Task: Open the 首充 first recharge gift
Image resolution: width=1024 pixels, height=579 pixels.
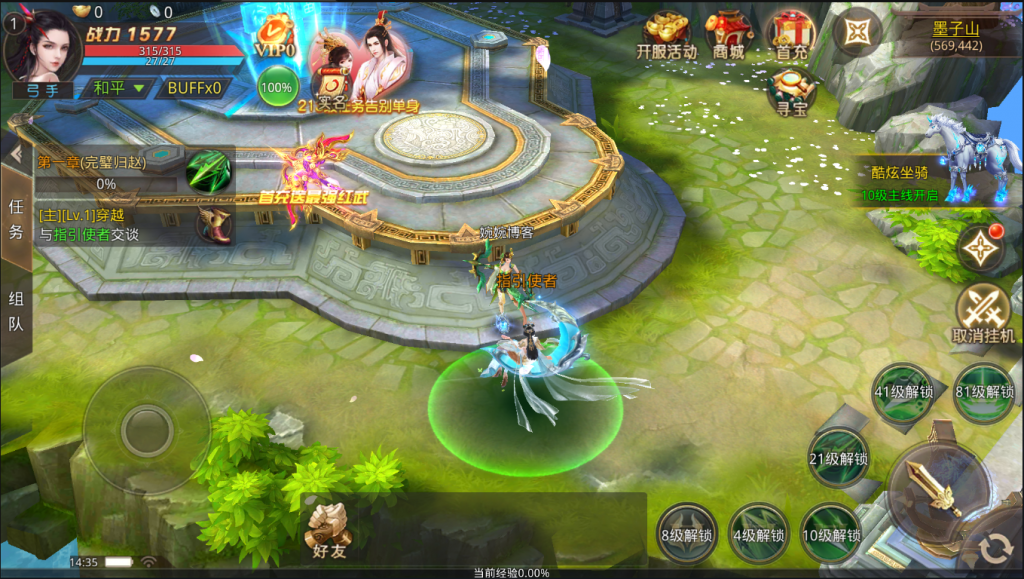Action: [791, 36]
